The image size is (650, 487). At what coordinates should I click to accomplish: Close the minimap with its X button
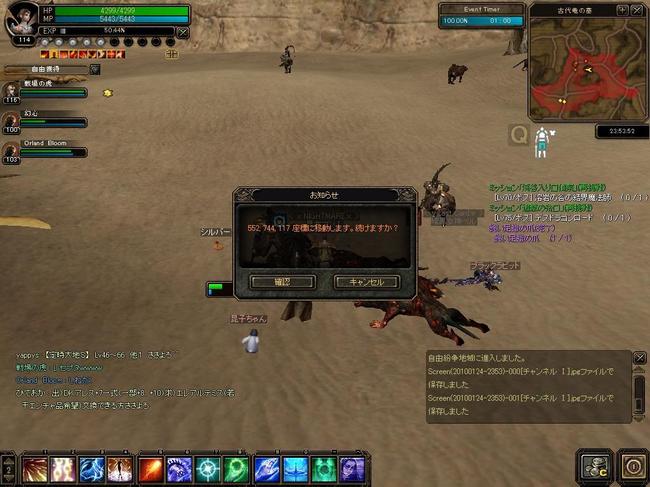coord(636,9)
